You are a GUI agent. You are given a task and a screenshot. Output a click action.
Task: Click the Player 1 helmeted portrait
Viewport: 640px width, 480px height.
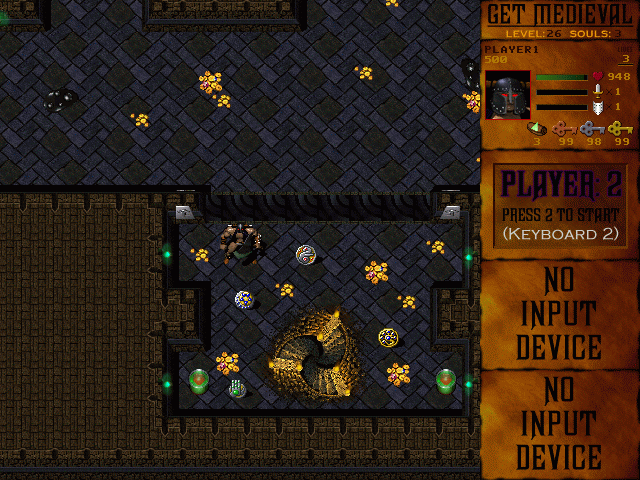(x=508, y=94)
